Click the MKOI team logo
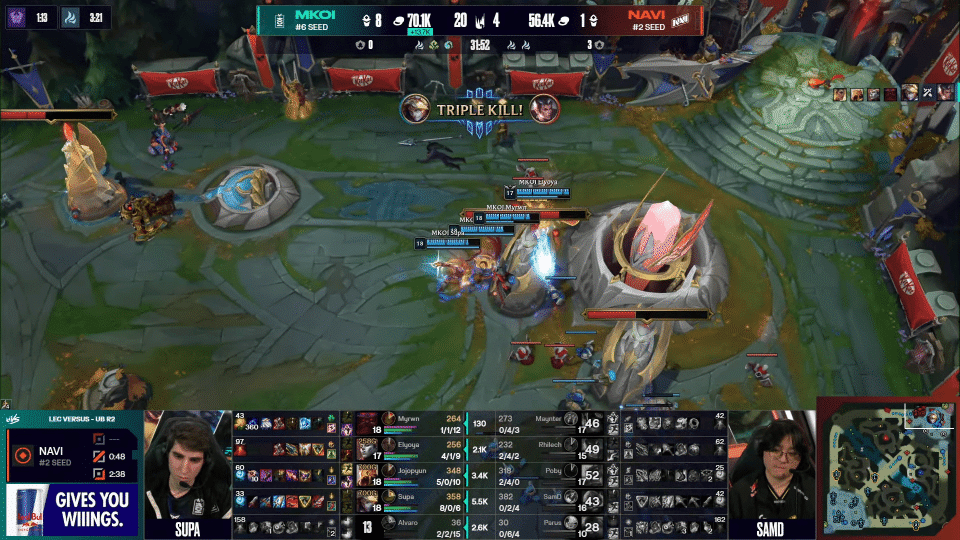This screenshot has width=960, height=540. coord(280,19)
